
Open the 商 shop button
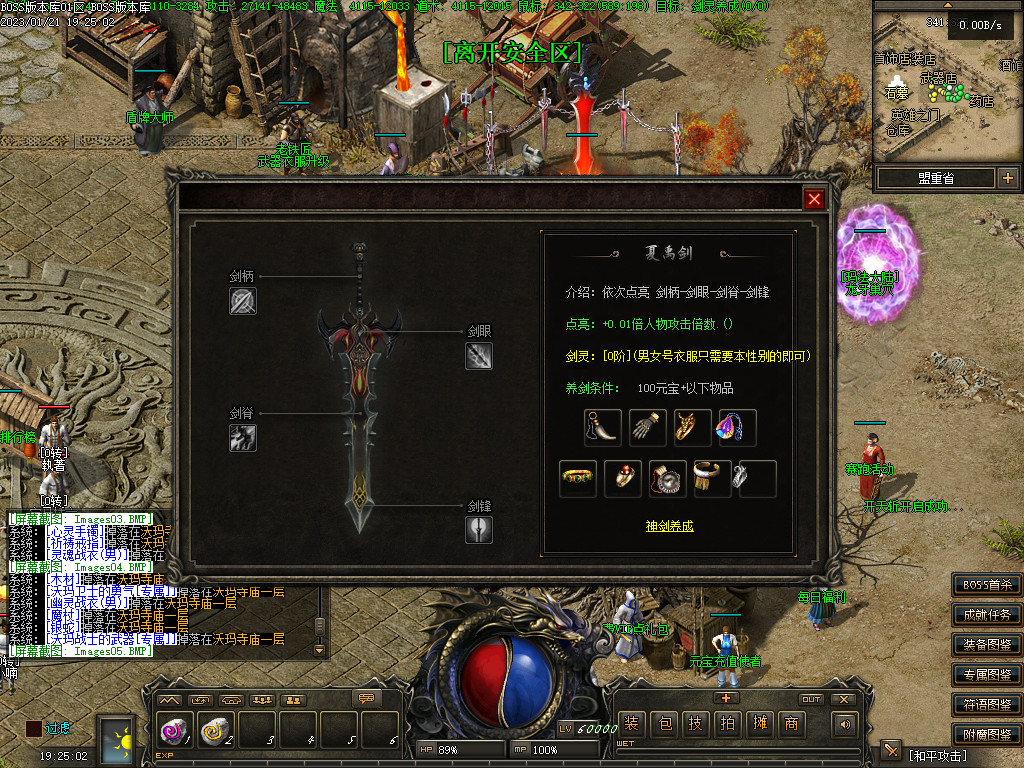pyautogui.click(x=791, y=724)
